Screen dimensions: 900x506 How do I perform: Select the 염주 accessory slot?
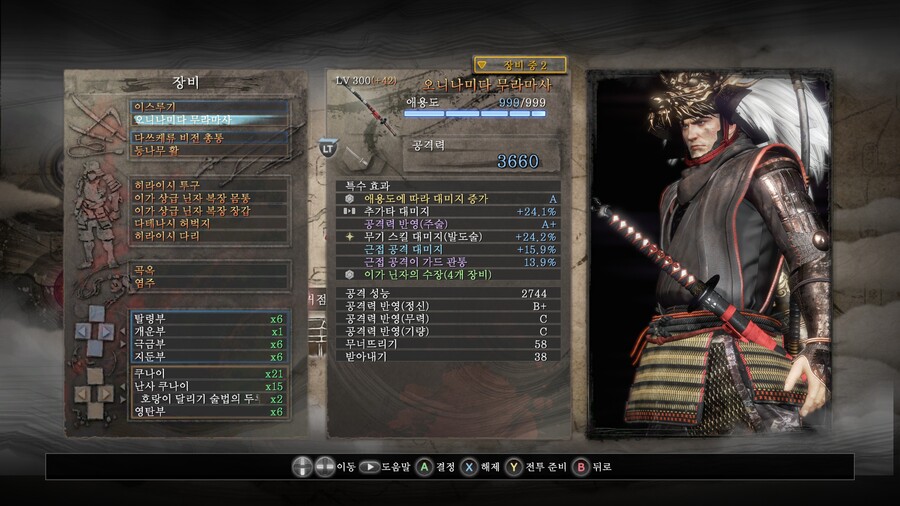[210, 283]
